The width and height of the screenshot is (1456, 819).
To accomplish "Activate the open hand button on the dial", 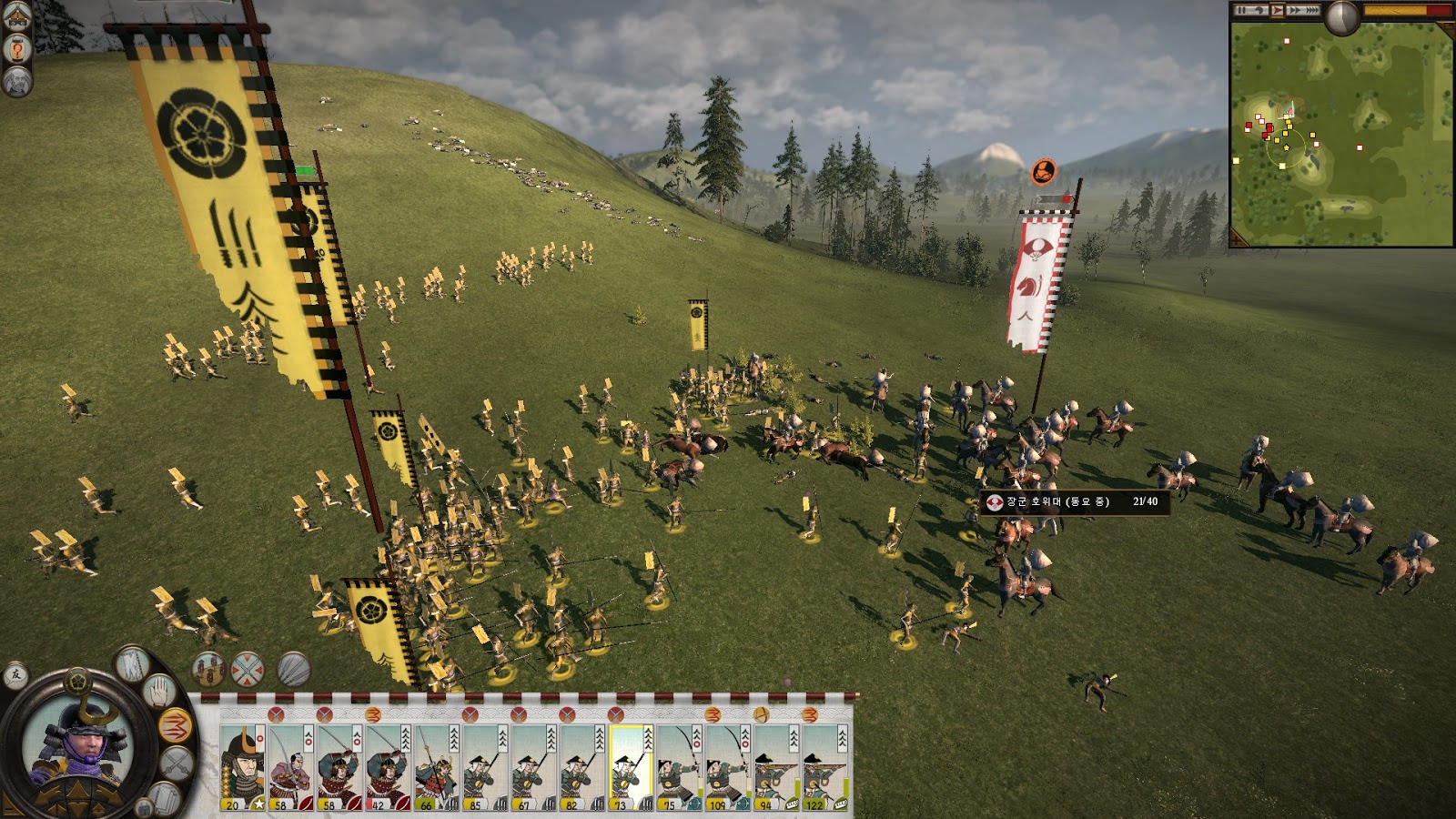I will 160,691.
